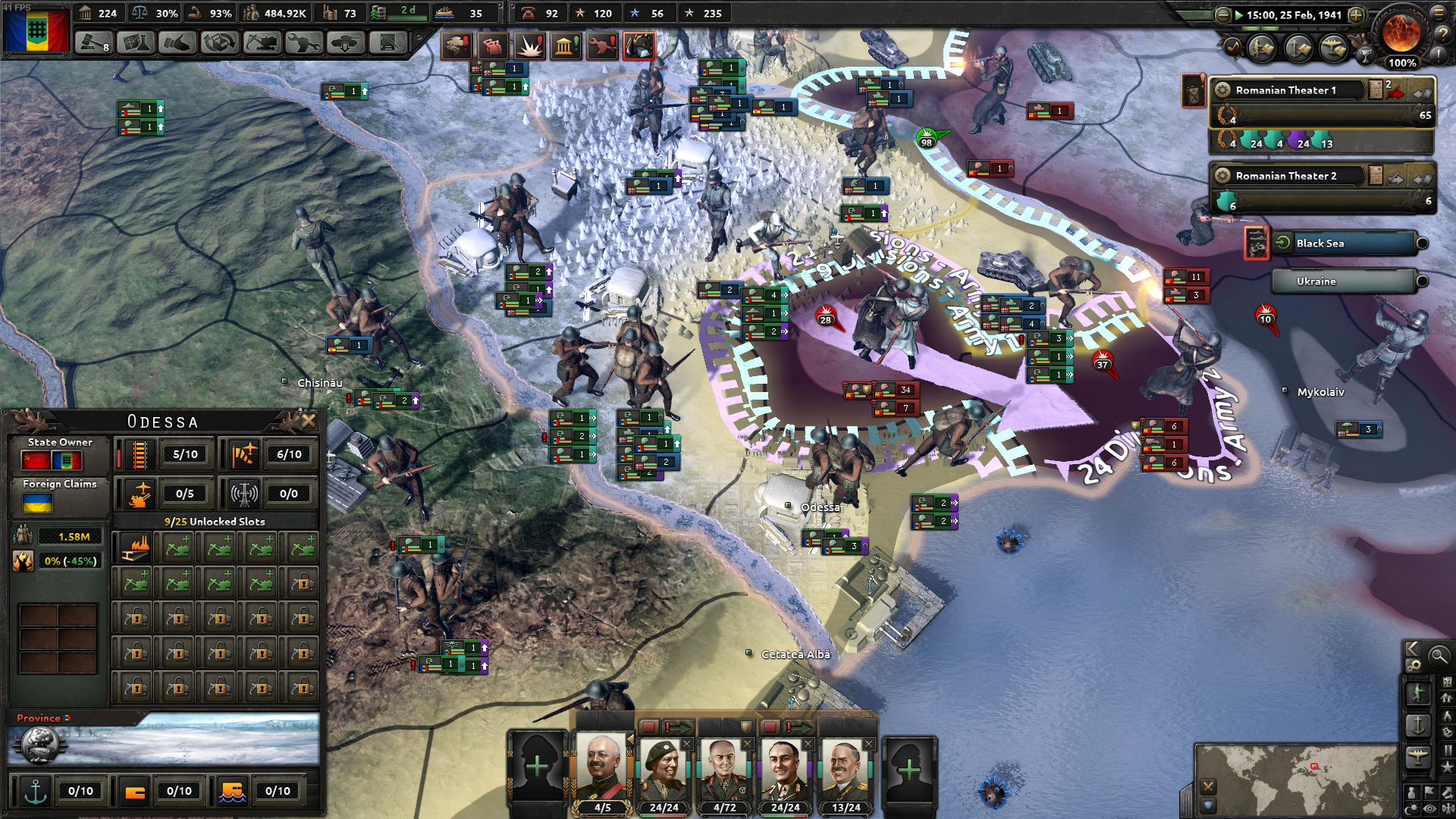Open the main menu hamburger button
This screenshot has width=1456, height=819.
(x=1439, y=12)
